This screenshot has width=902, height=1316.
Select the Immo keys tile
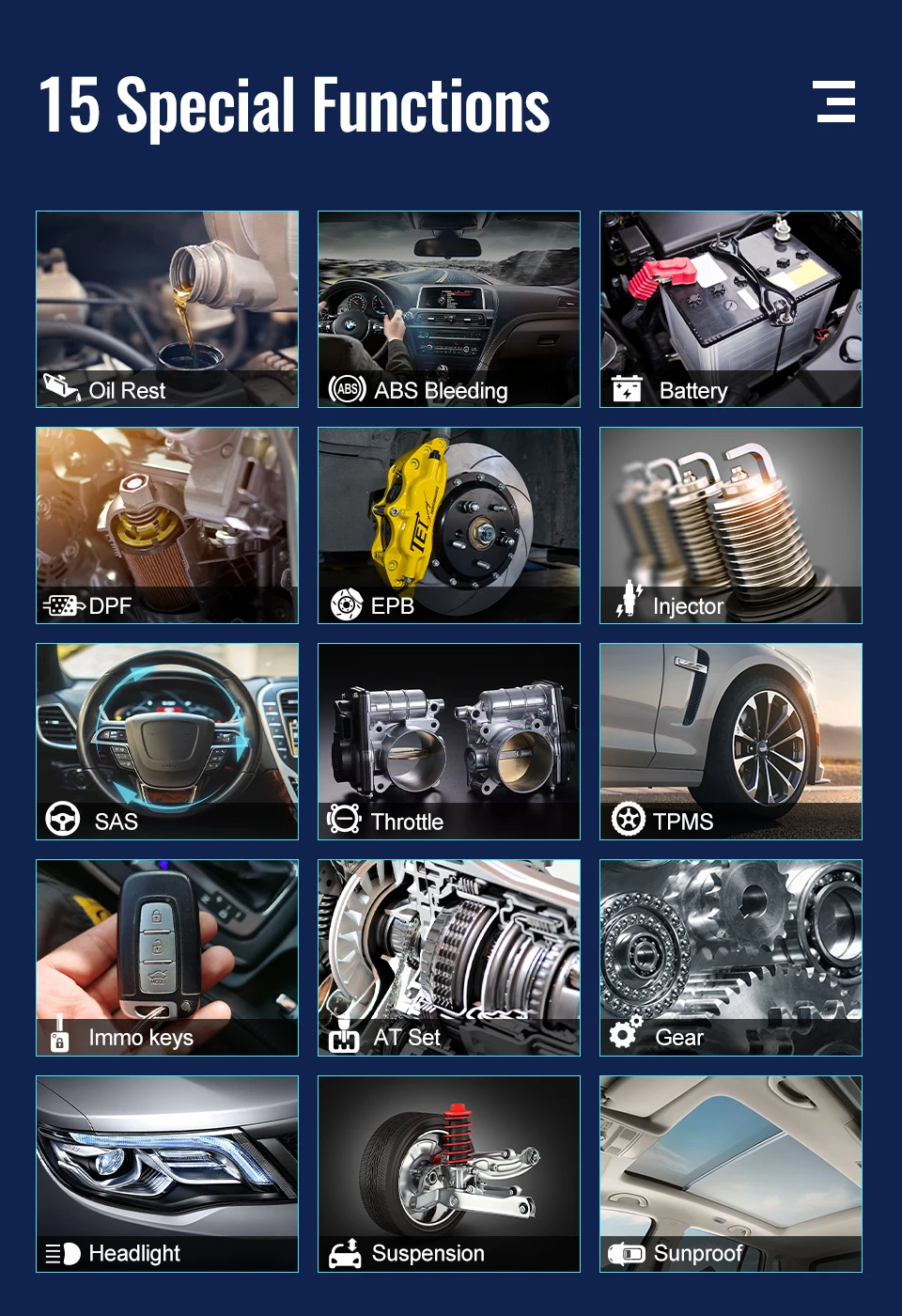167,958
